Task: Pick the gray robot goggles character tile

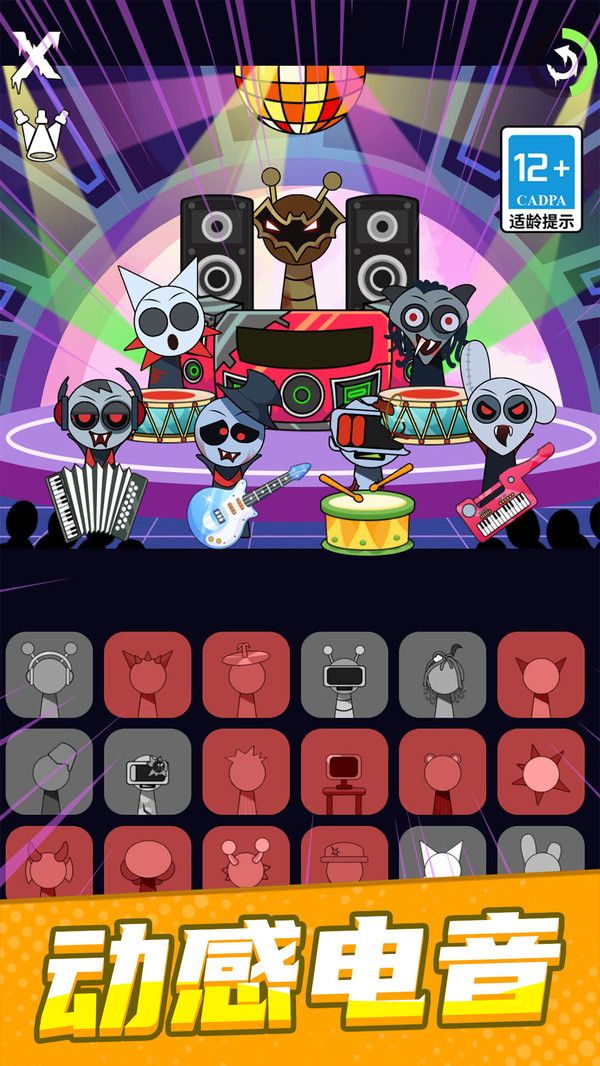Action: tap(344, 674)
